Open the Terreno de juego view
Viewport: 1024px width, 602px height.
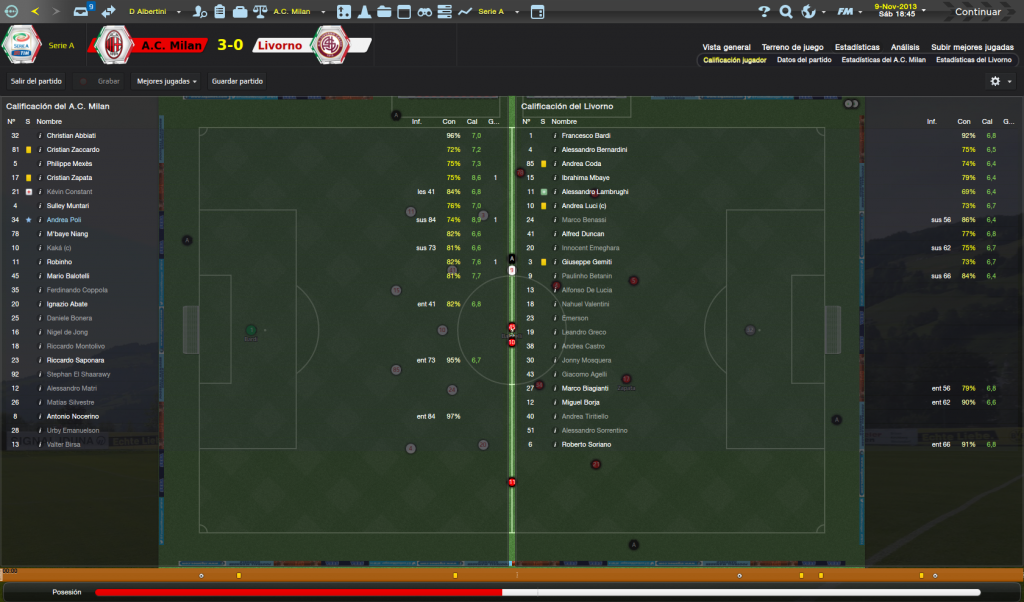(x=792, y=47)
